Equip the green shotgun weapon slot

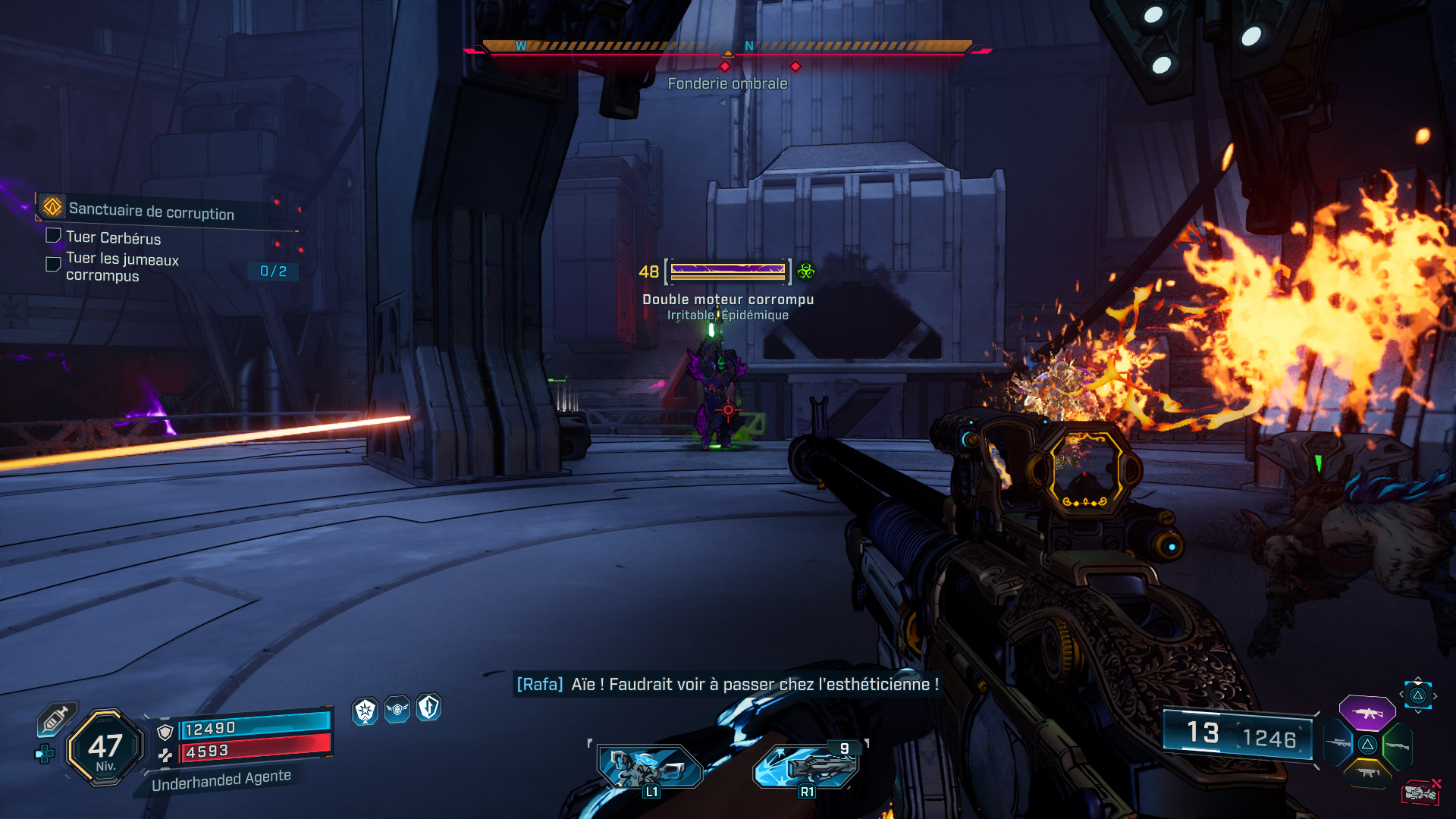point(1397,746)
